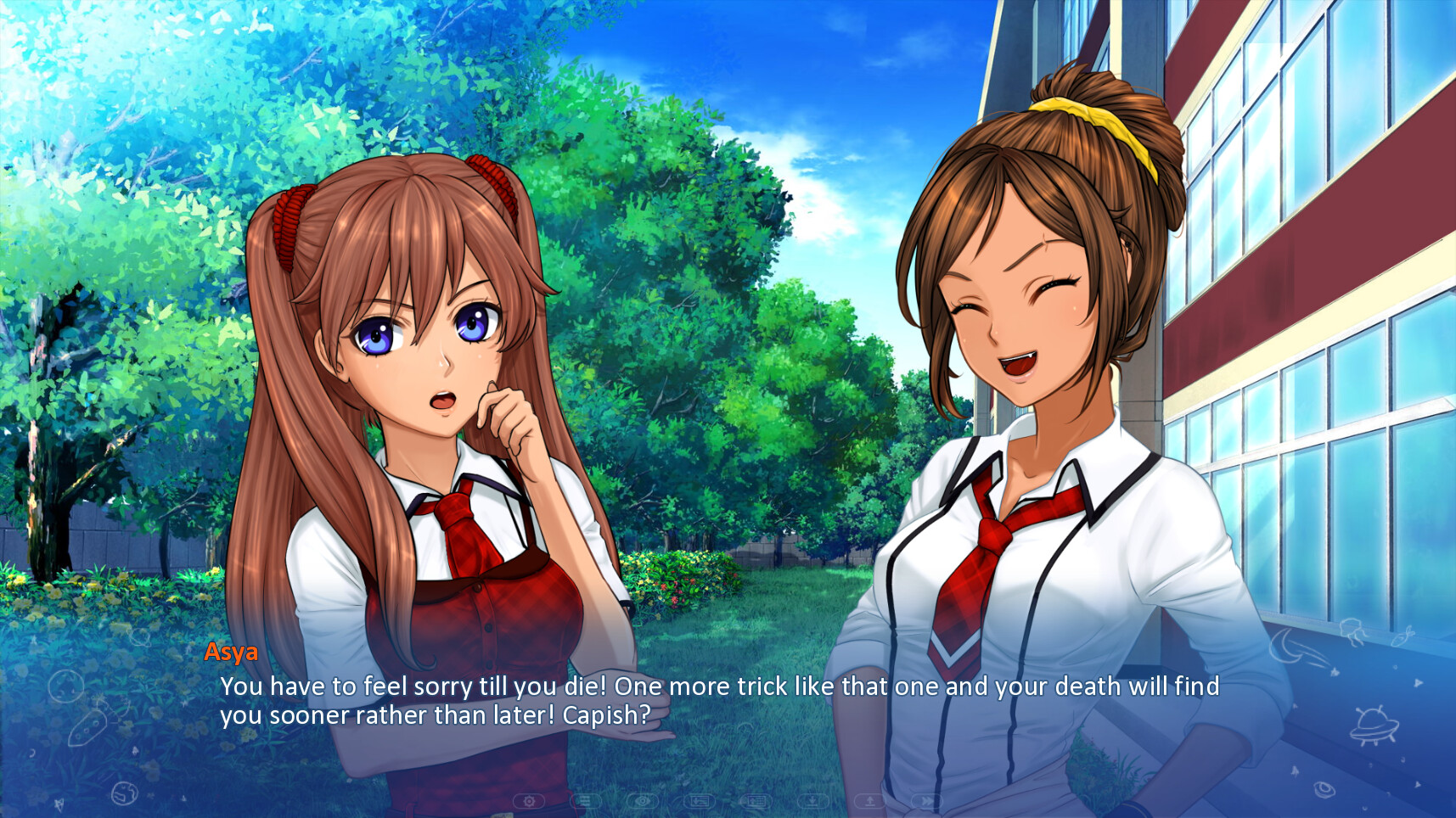Roll back dialogue using the back-arrow icon

pos(700,799)
